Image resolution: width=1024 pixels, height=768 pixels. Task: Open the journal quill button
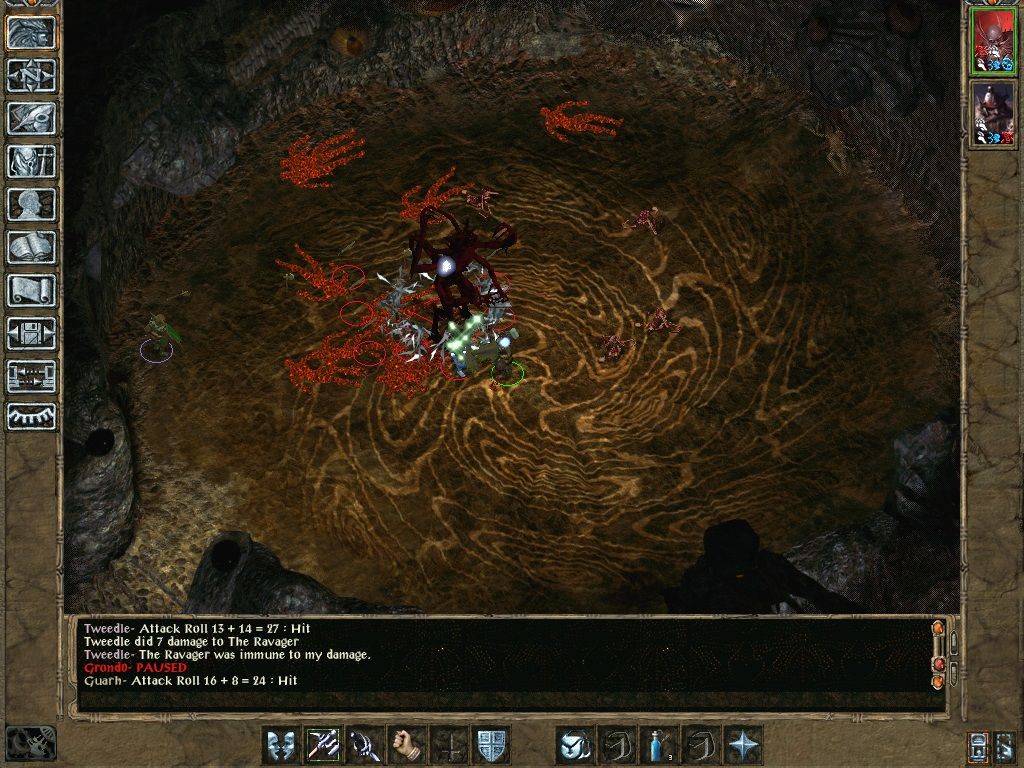click(31, 118)
